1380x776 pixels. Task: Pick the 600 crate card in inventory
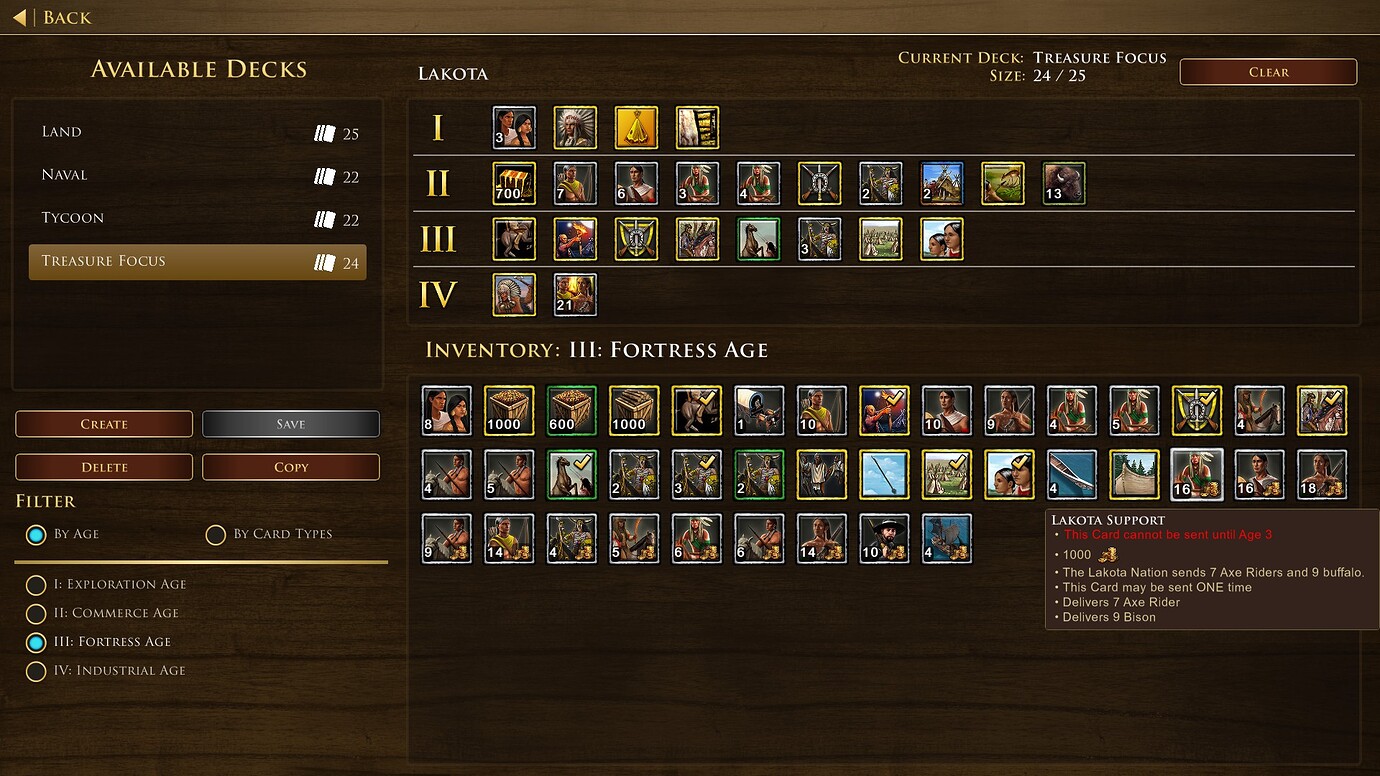click(x=572, y=411)
